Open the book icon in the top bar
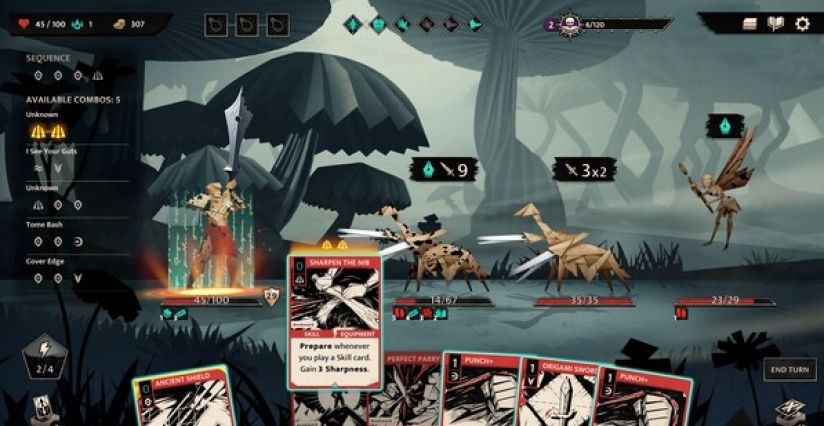 [775, 24]
